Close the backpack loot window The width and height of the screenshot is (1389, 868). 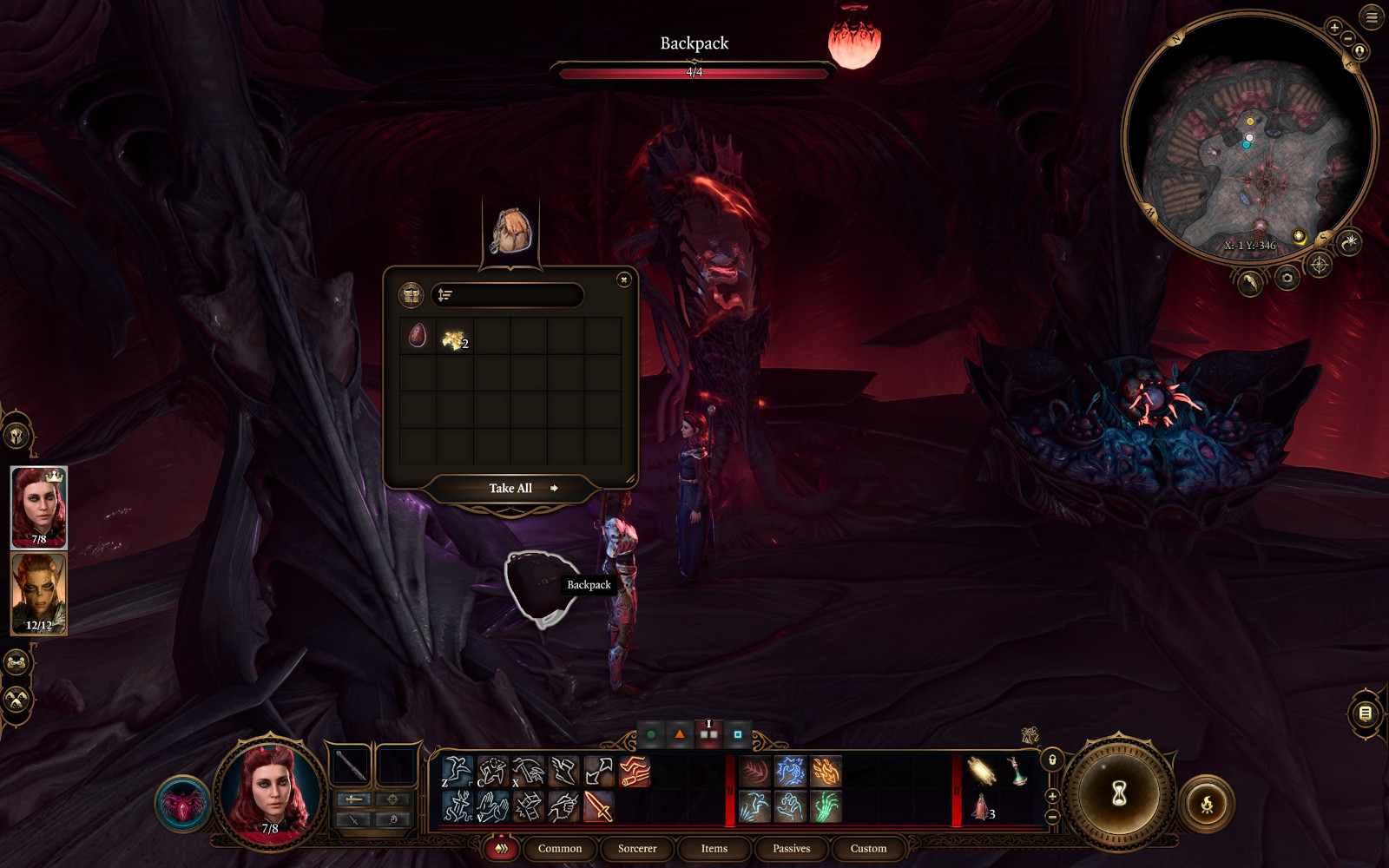point(623,279)
